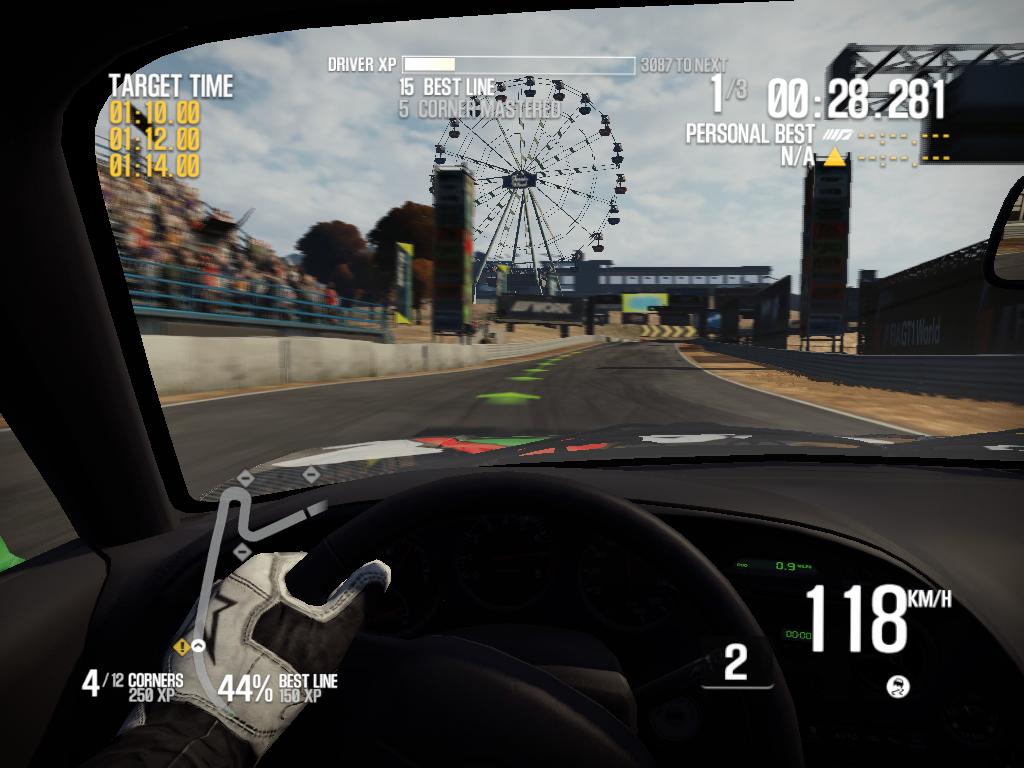Click the yellow warning marker on the minimap

(182, 647)
